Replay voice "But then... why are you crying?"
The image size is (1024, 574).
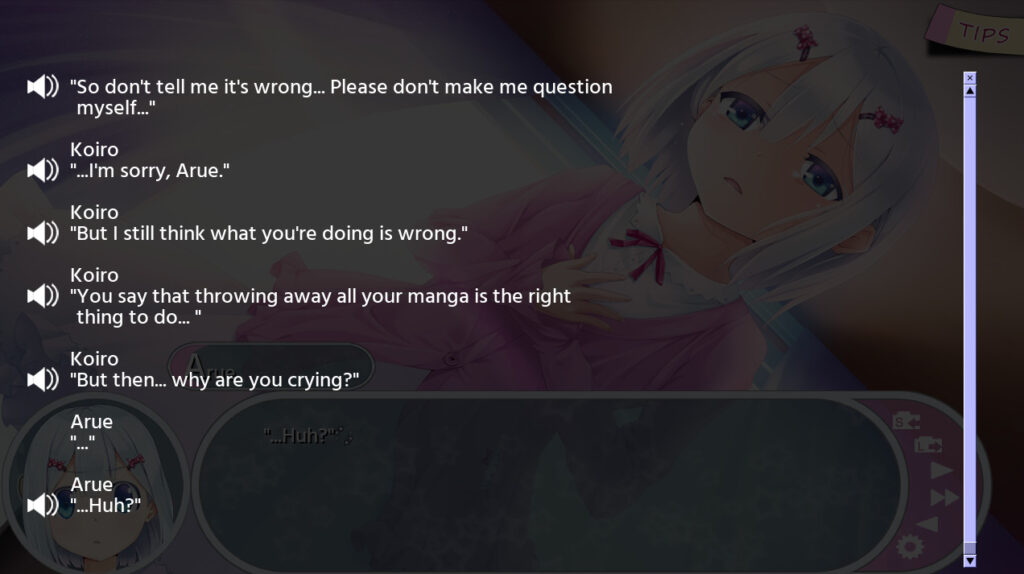(x=43, y=380)
